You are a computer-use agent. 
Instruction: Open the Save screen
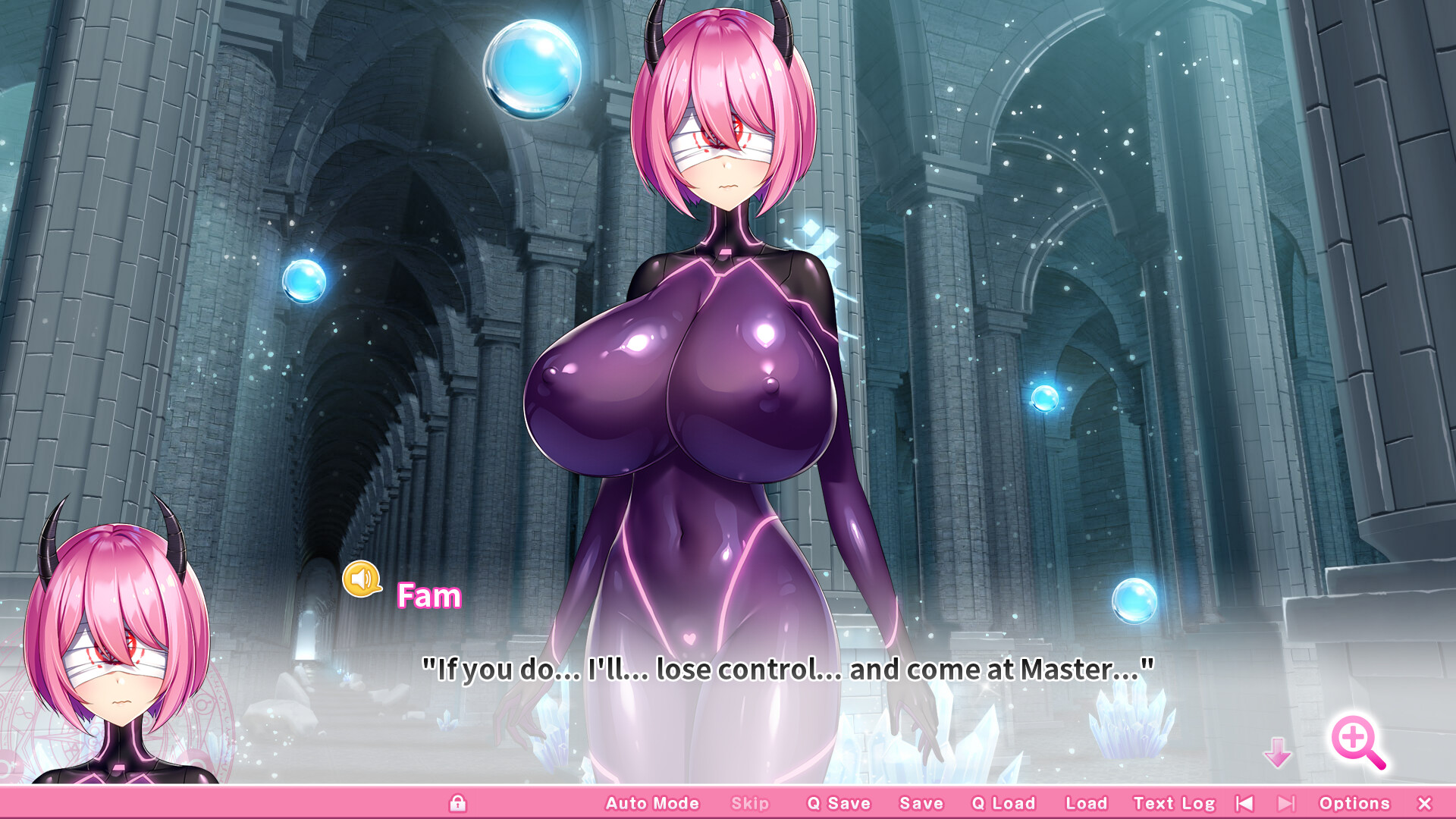tap(921, 803)
